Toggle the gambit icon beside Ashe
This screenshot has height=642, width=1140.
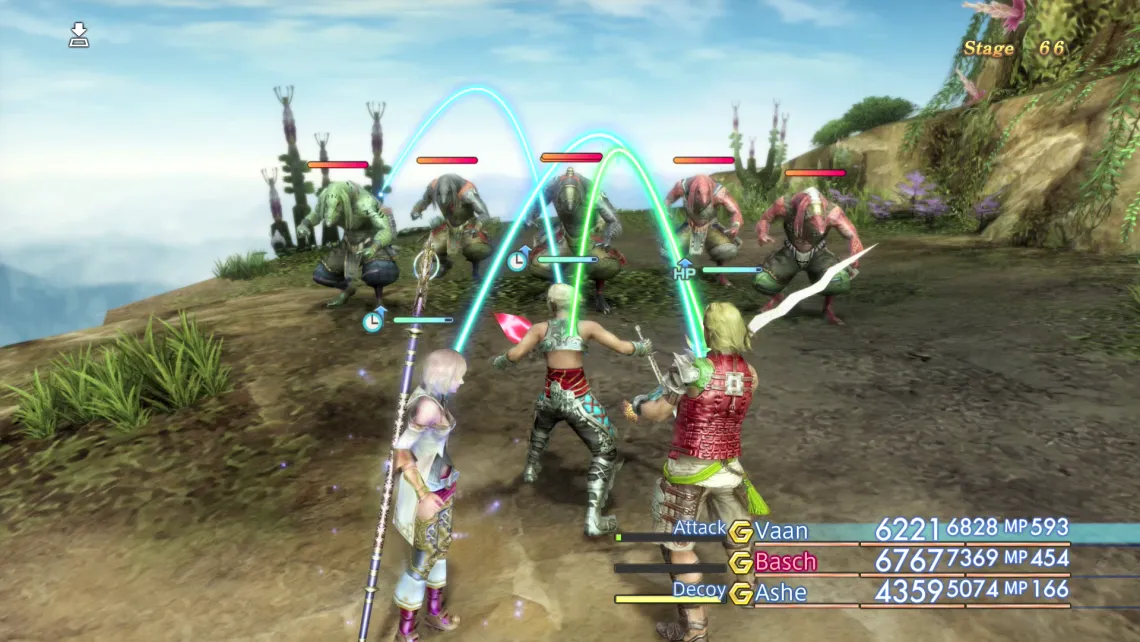tap(741, 593)
